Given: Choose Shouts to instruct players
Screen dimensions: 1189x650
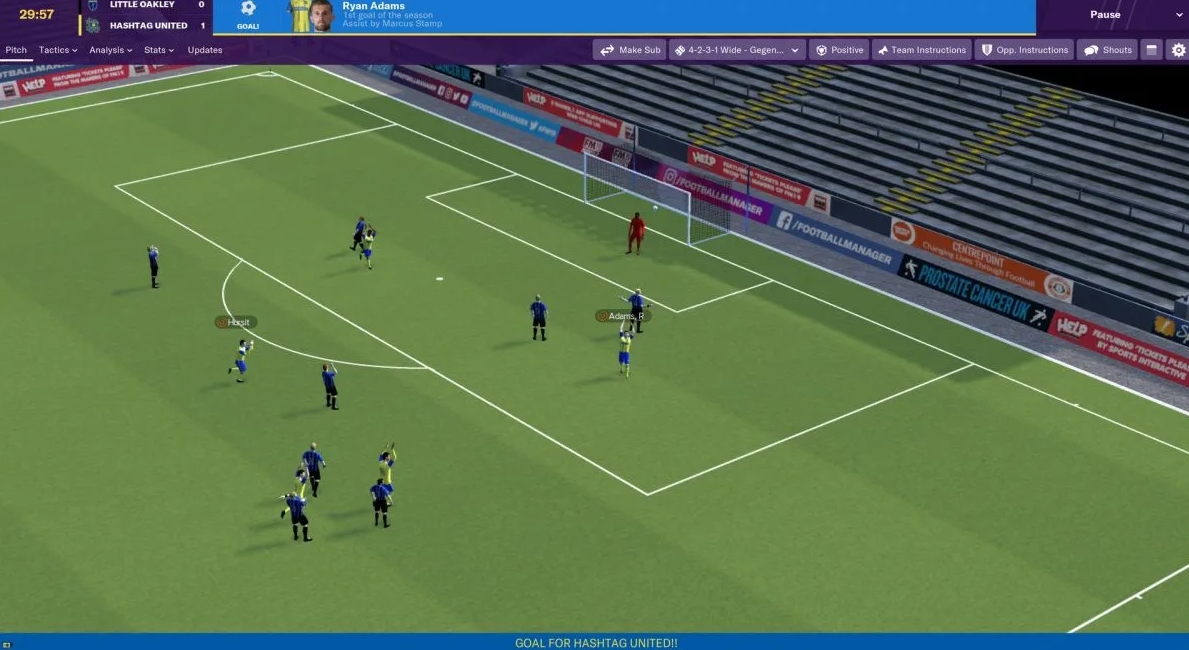Looking at the screenshot, I should (x=1108, y=50).
